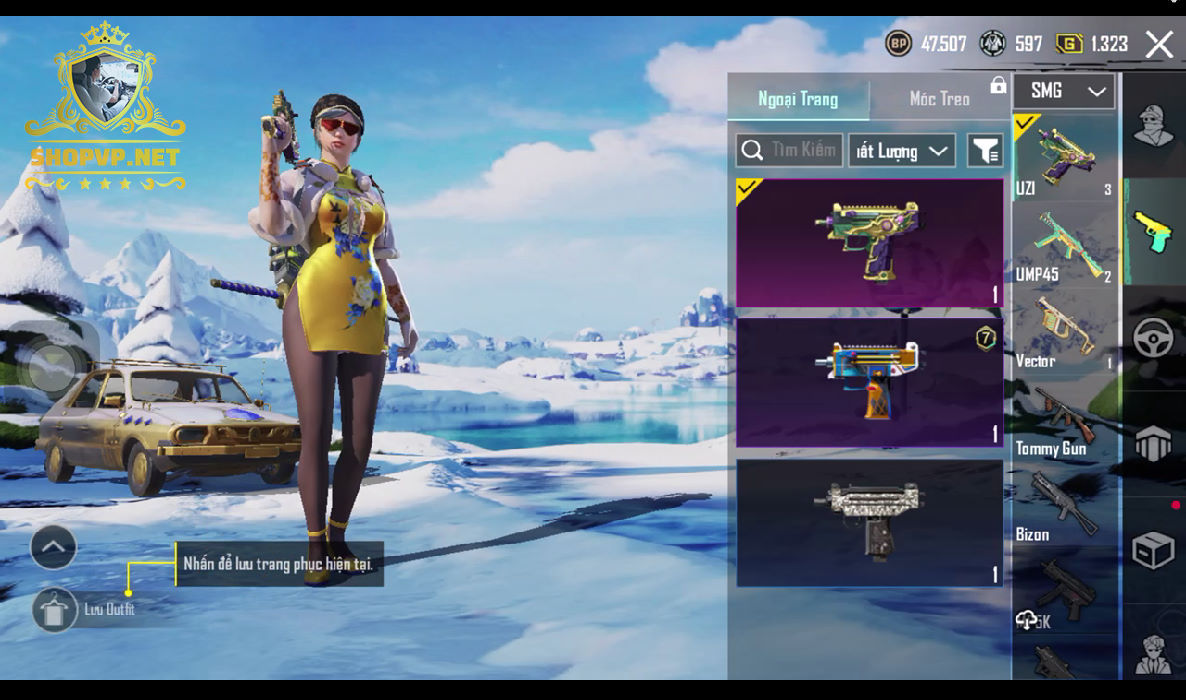The width and height of the screenshot is (1186, 700).
Task: Open the character outfit category icon
Action: click(x=1153, y=125)
